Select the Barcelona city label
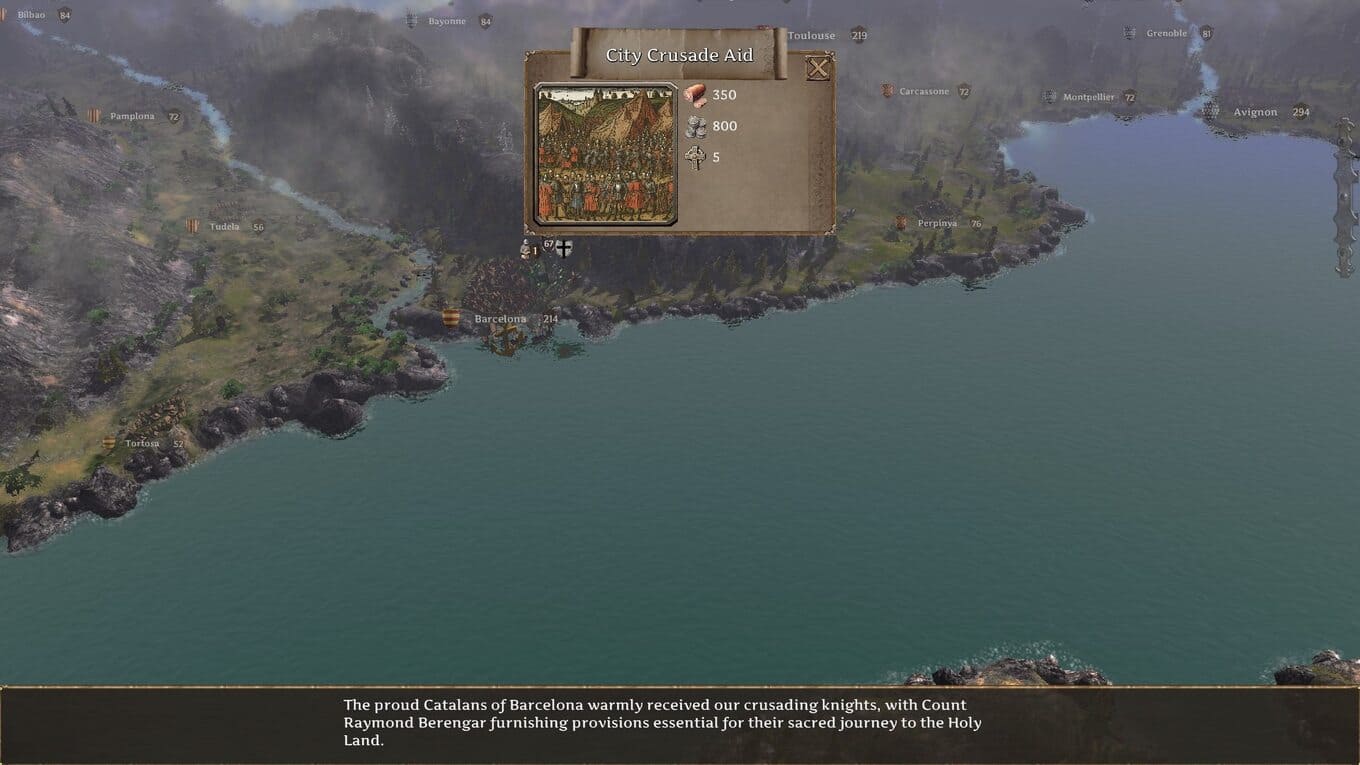Image resolution: width=1360 pixels, height=765 pixels. [500, 319]
